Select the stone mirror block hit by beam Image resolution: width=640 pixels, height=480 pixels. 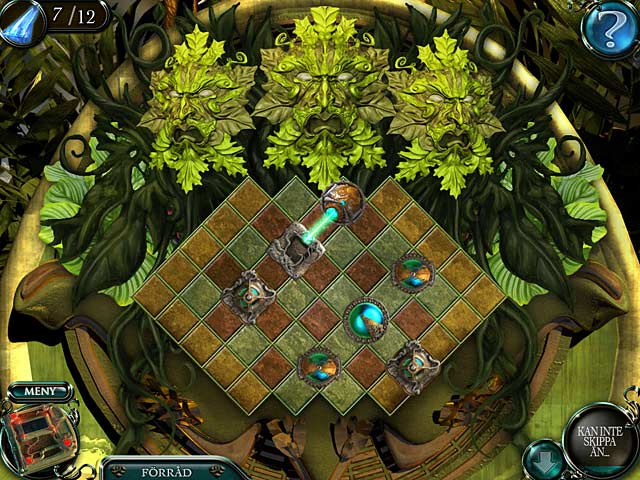click(x=294, y=244)
